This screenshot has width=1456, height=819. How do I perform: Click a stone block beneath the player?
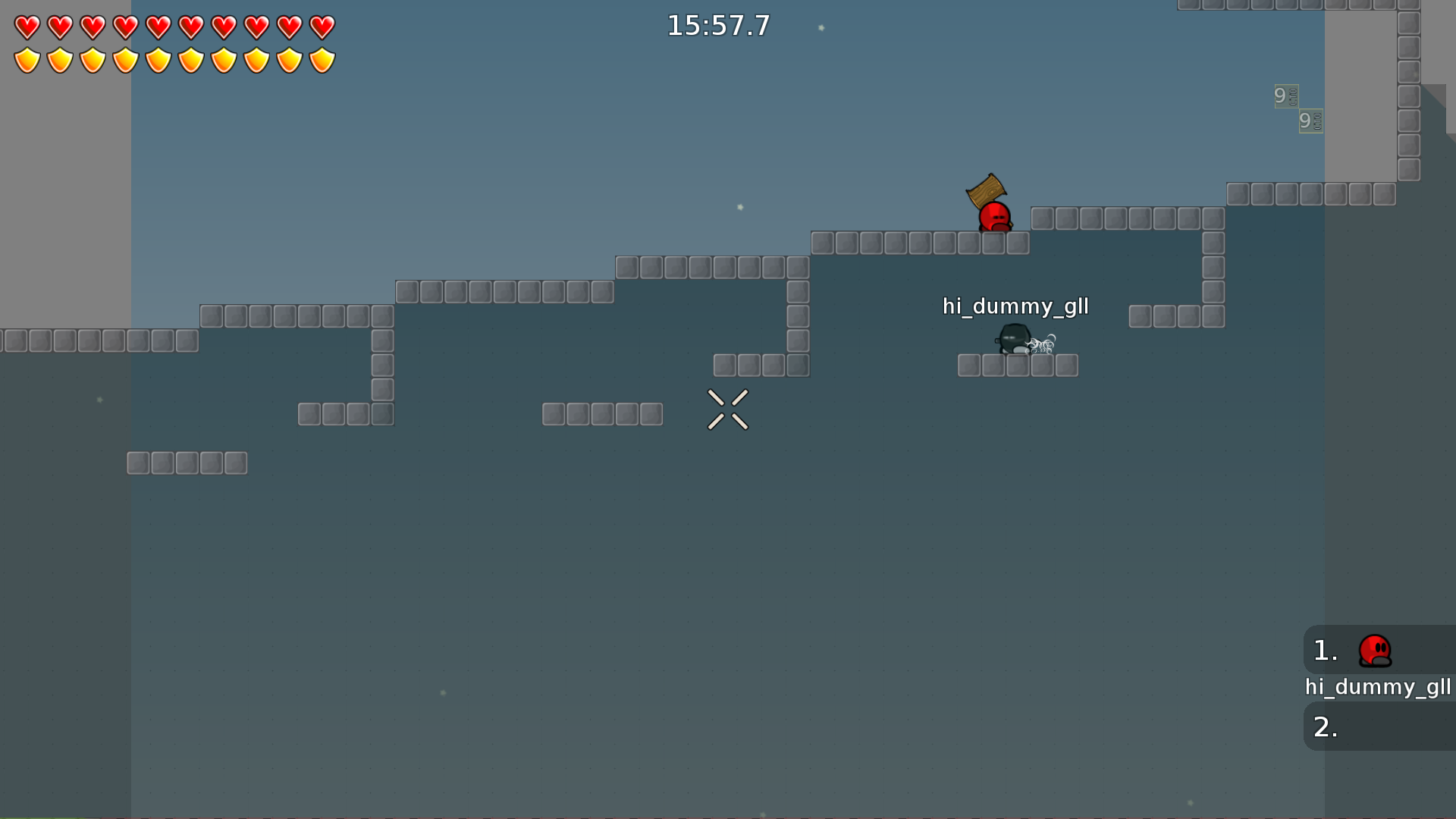993,243
